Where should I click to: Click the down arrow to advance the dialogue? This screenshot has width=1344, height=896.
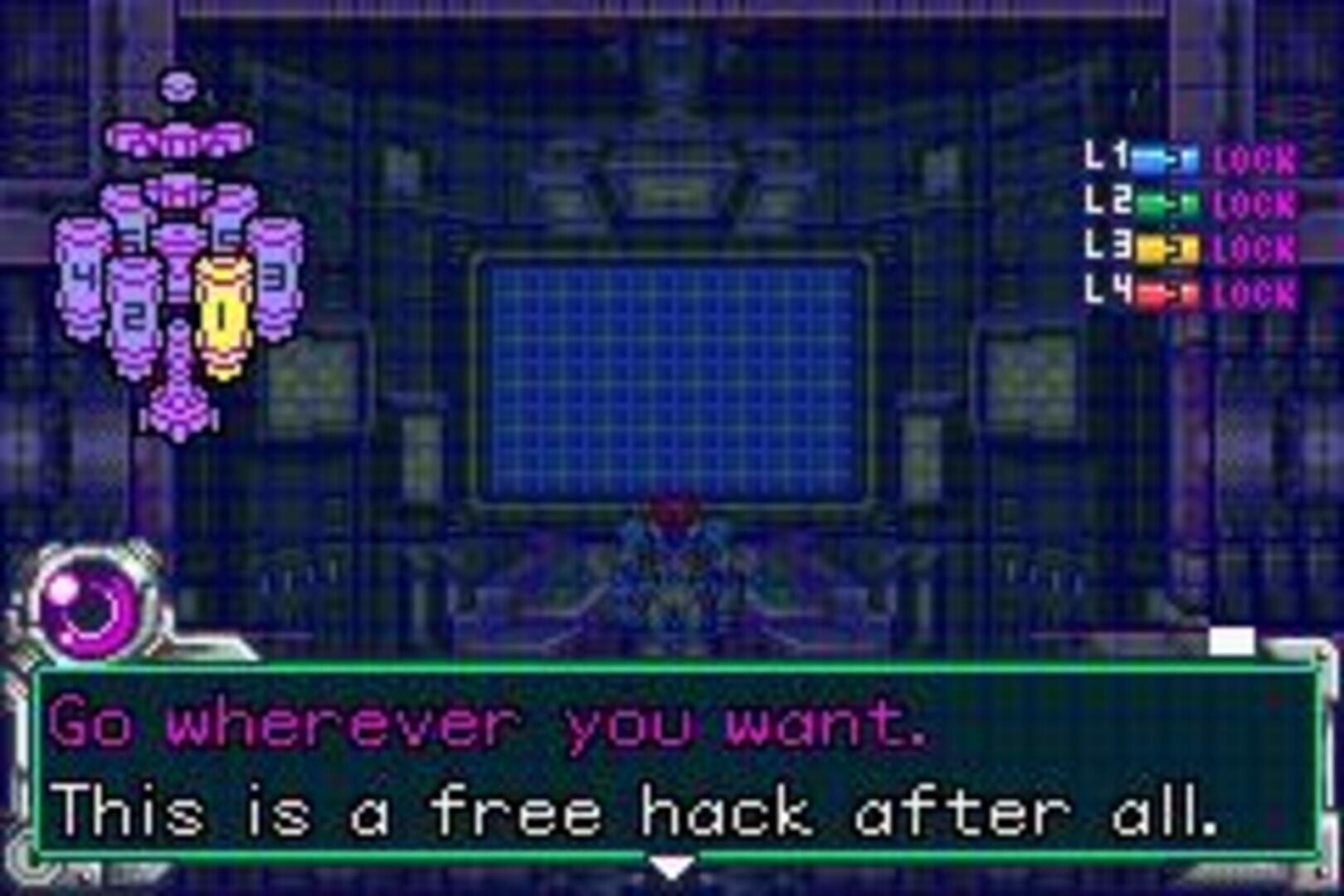(x=670, y=869)
